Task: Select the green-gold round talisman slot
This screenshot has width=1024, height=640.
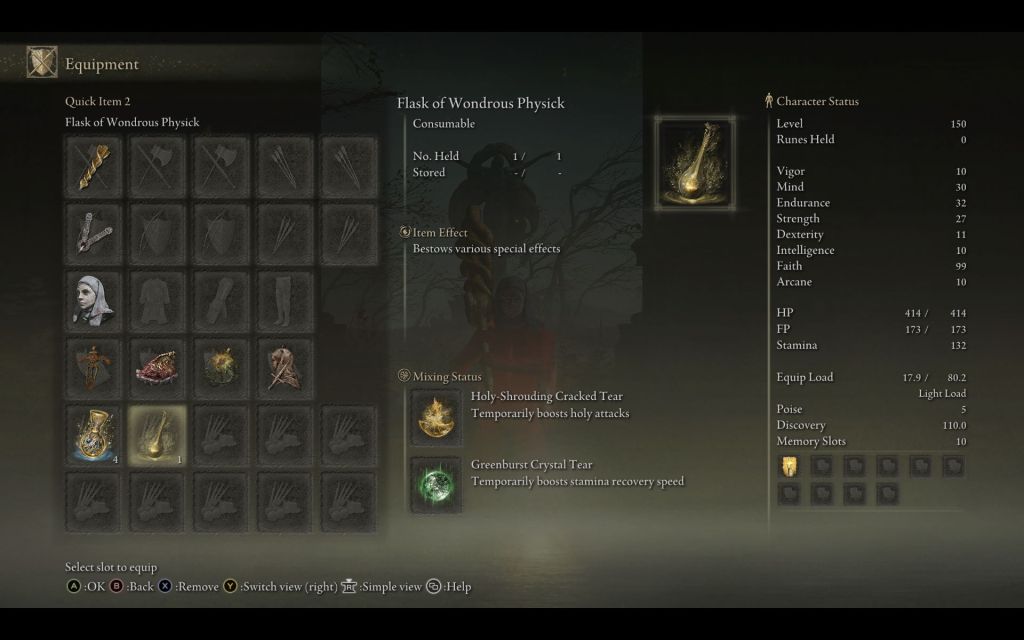Action: (220, 367)
